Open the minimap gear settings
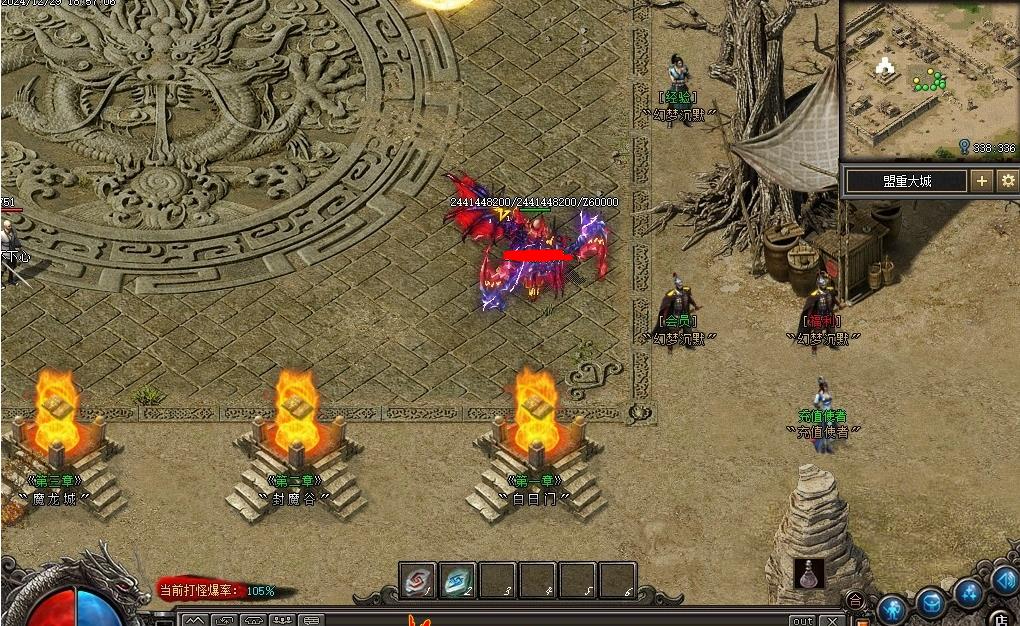Image resolution: width=1020 pixels, height=626 pixels. [1007, 181]
